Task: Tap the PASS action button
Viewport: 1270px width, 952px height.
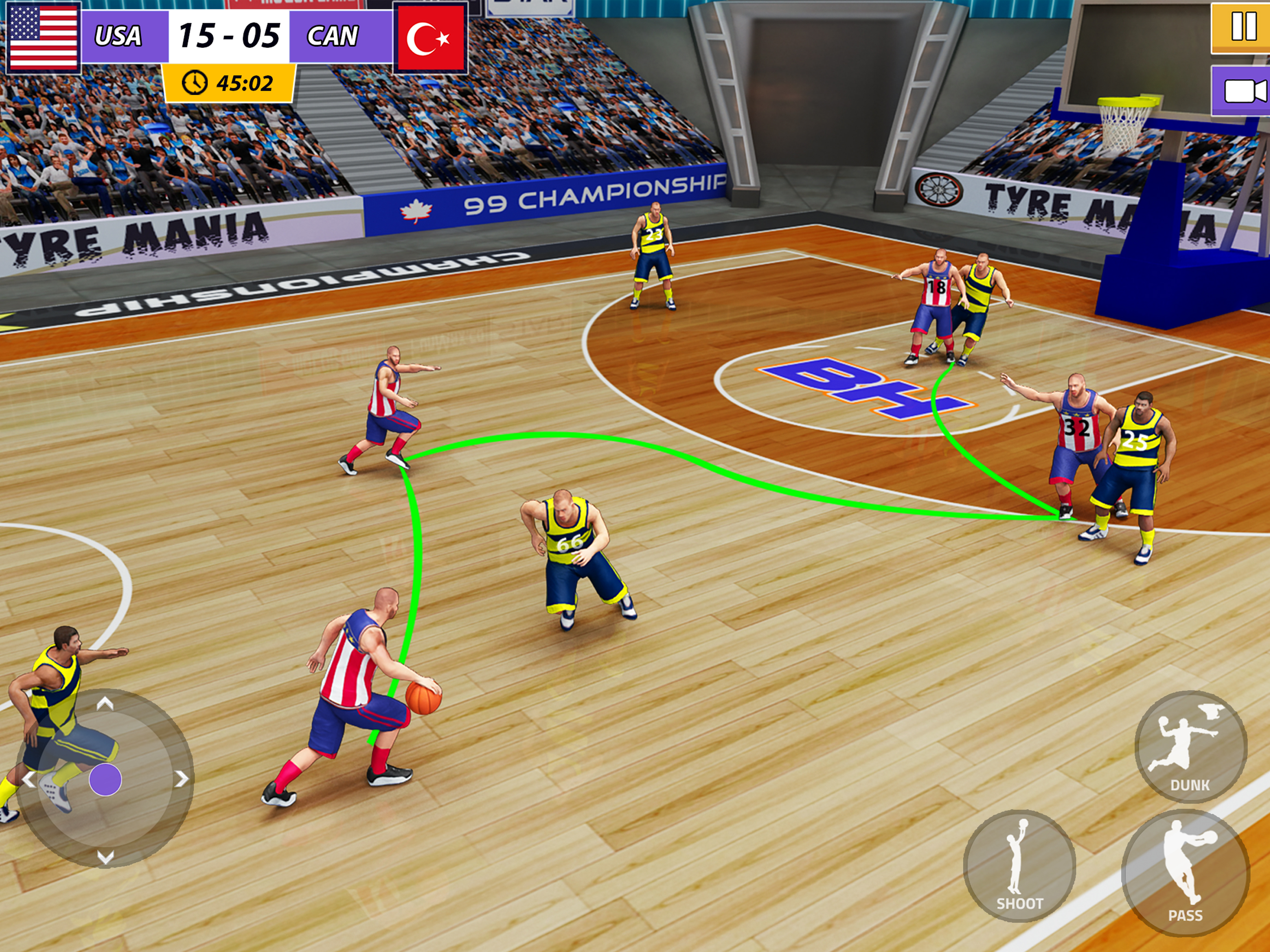Action: click(x=1185, y=873)
